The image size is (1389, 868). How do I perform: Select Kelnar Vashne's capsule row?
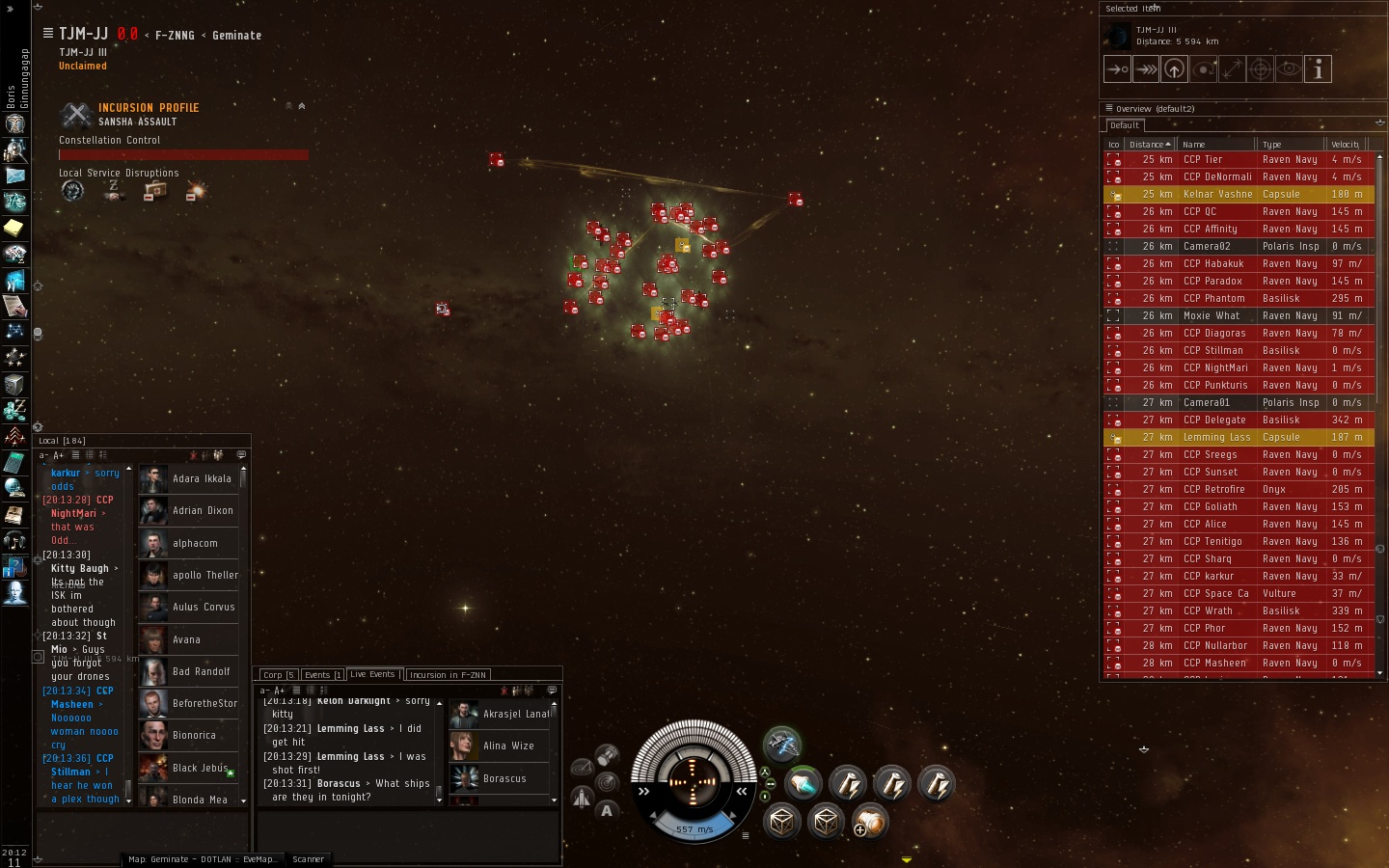tap(1217, 195)
